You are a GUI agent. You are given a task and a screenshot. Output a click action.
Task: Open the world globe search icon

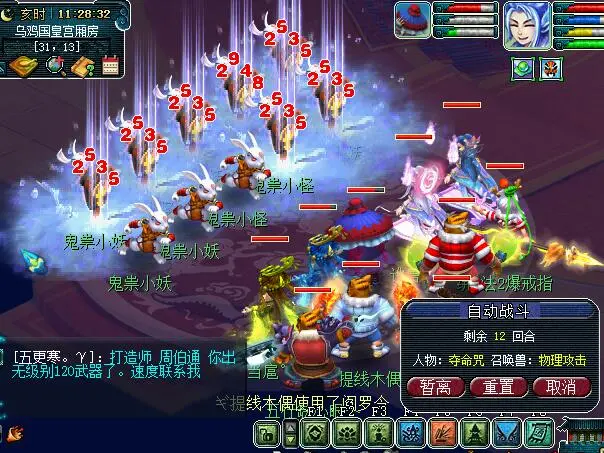tap(53, 66)
